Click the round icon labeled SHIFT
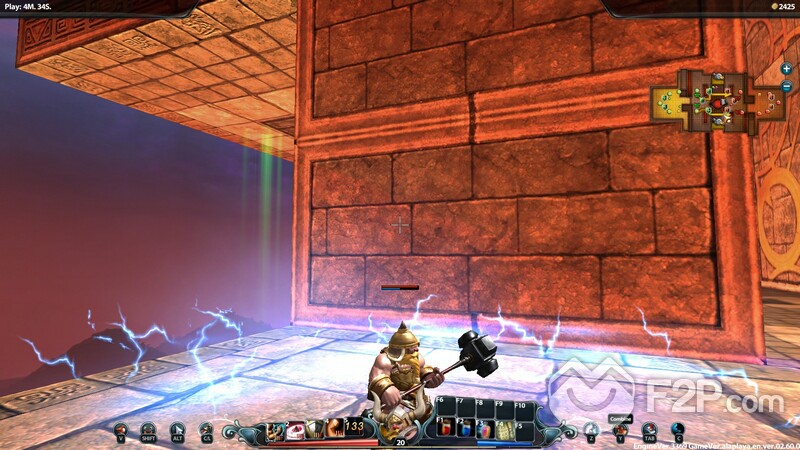 148,430
